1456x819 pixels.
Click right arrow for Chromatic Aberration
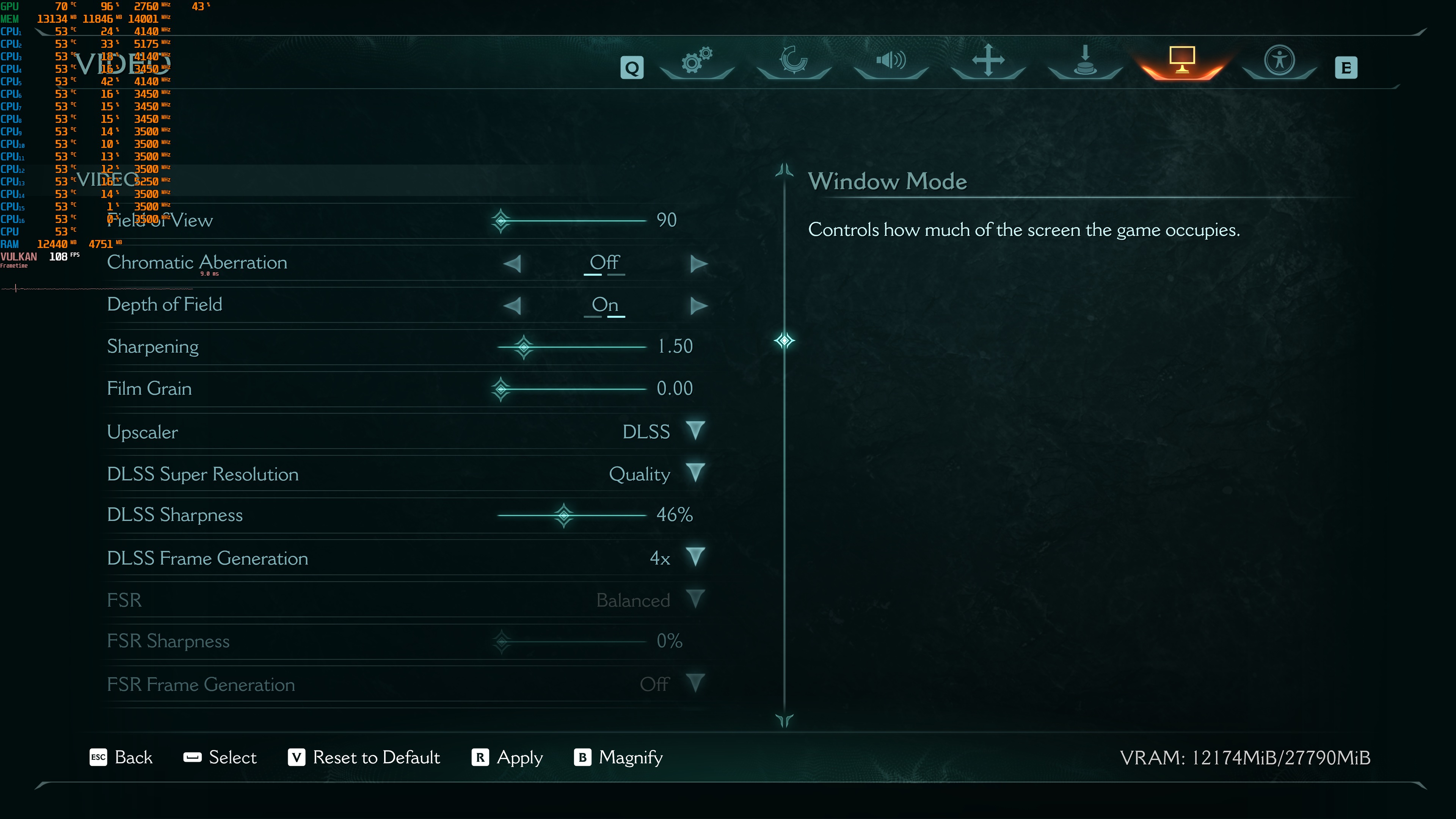pyautogui.click(x=698, y=264)
